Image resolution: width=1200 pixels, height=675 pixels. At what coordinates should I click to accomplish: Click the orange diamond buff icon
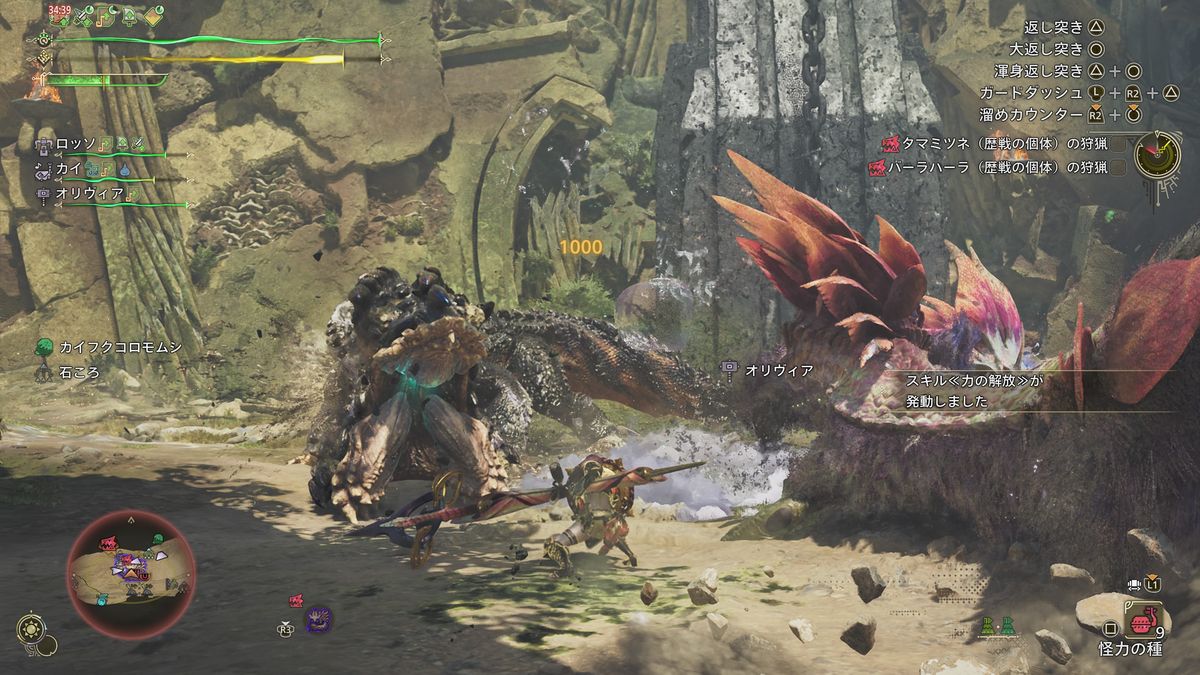[x=154, y=17]
